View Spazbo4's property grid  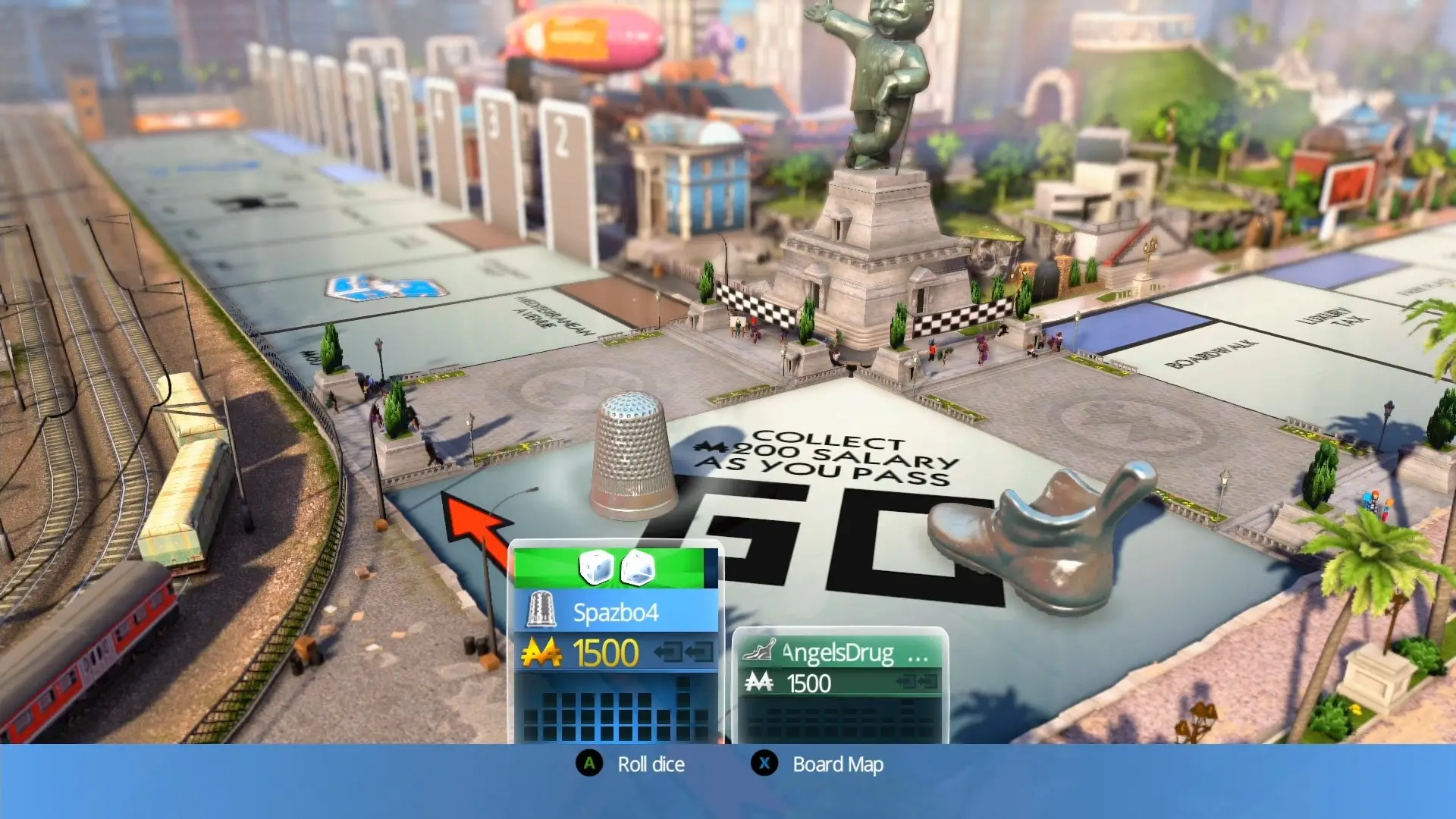point(616,709)
